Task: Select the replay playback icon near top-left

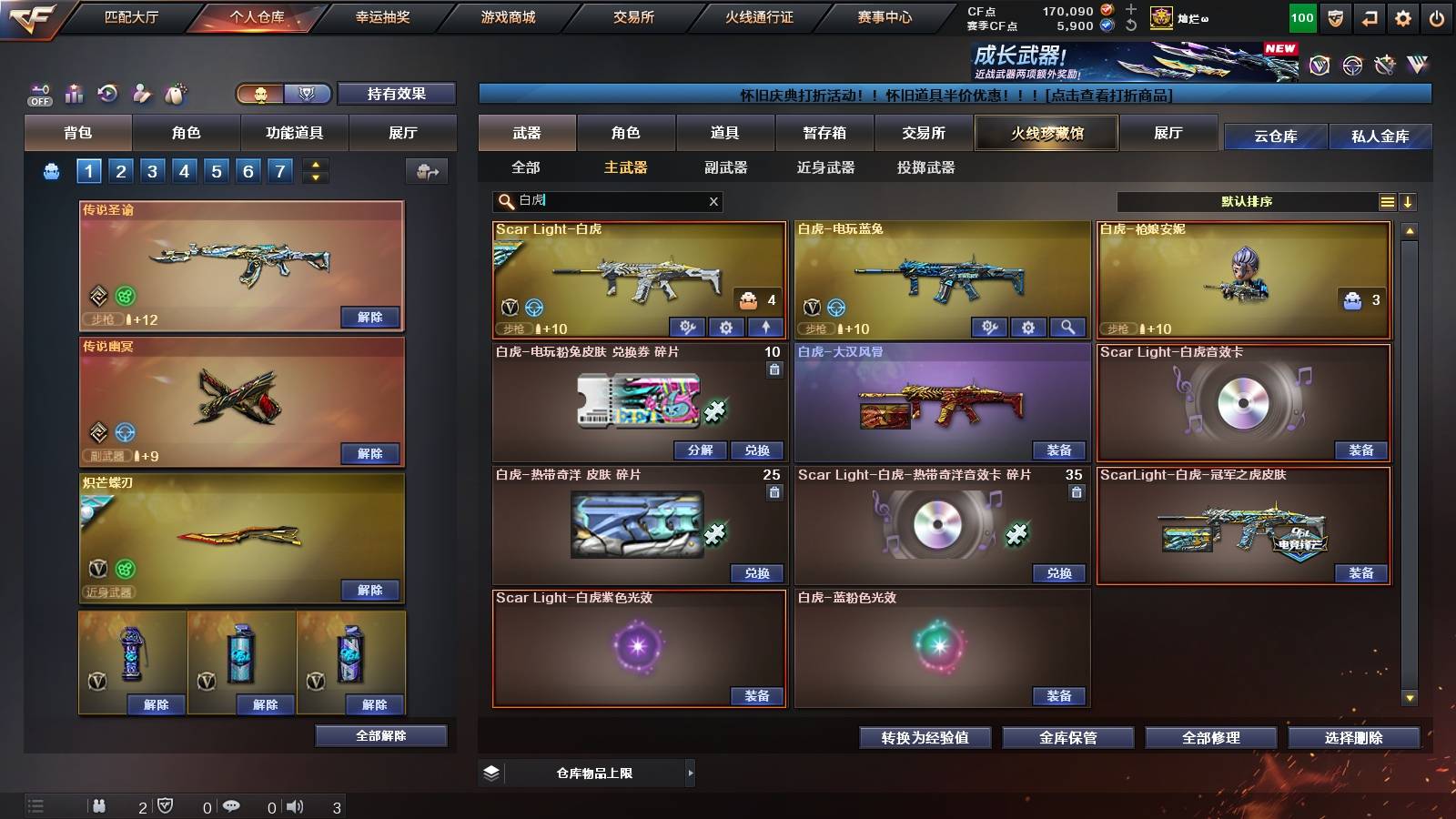Action: [x=109, y=94]
